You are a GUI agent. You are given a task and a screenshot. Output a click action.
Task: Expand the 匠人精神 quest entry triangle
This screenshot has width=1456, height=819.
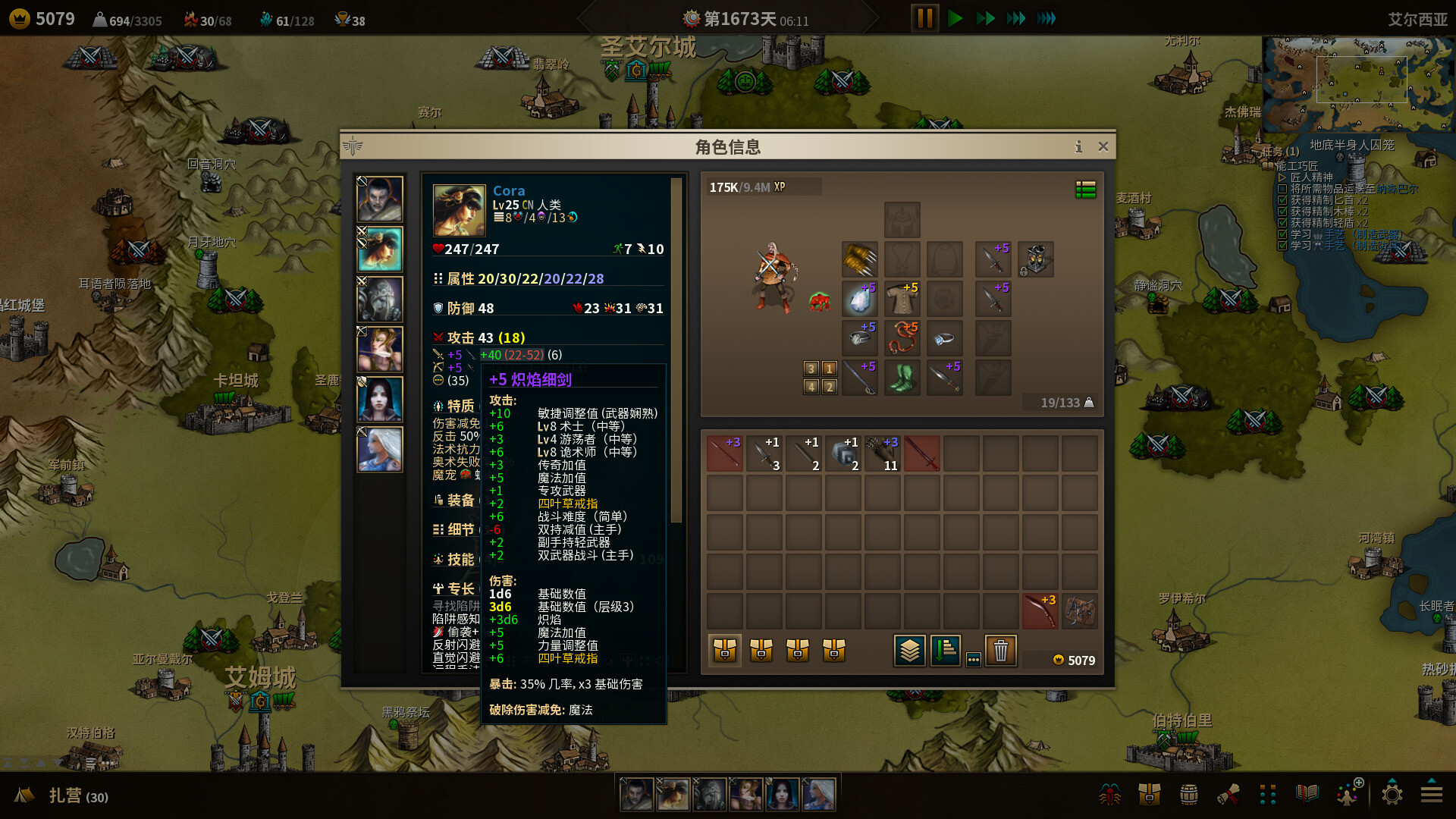click(x=1282, y=177)
